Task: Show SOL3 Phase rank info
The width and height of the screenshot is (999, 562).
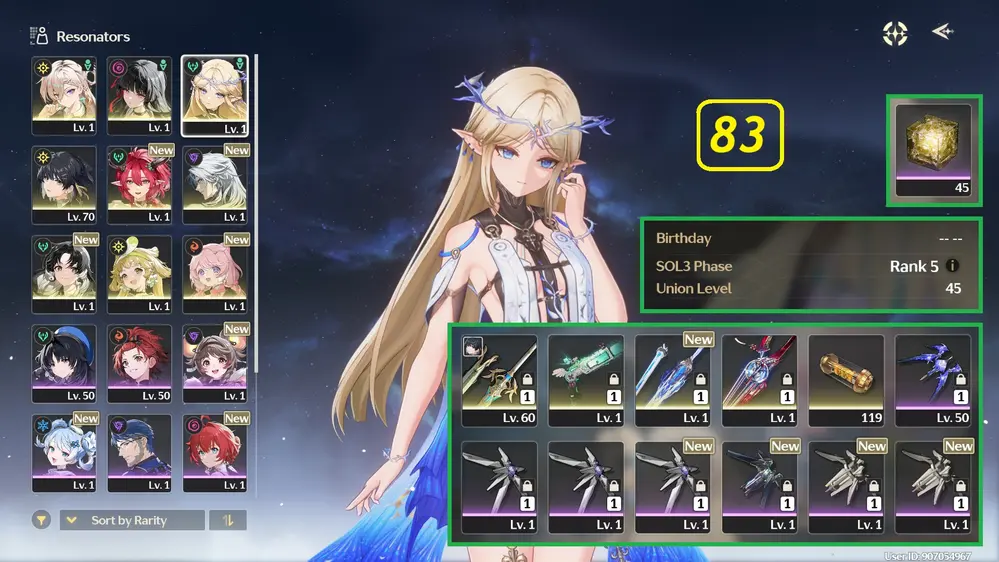Action: tap(953, 267)
